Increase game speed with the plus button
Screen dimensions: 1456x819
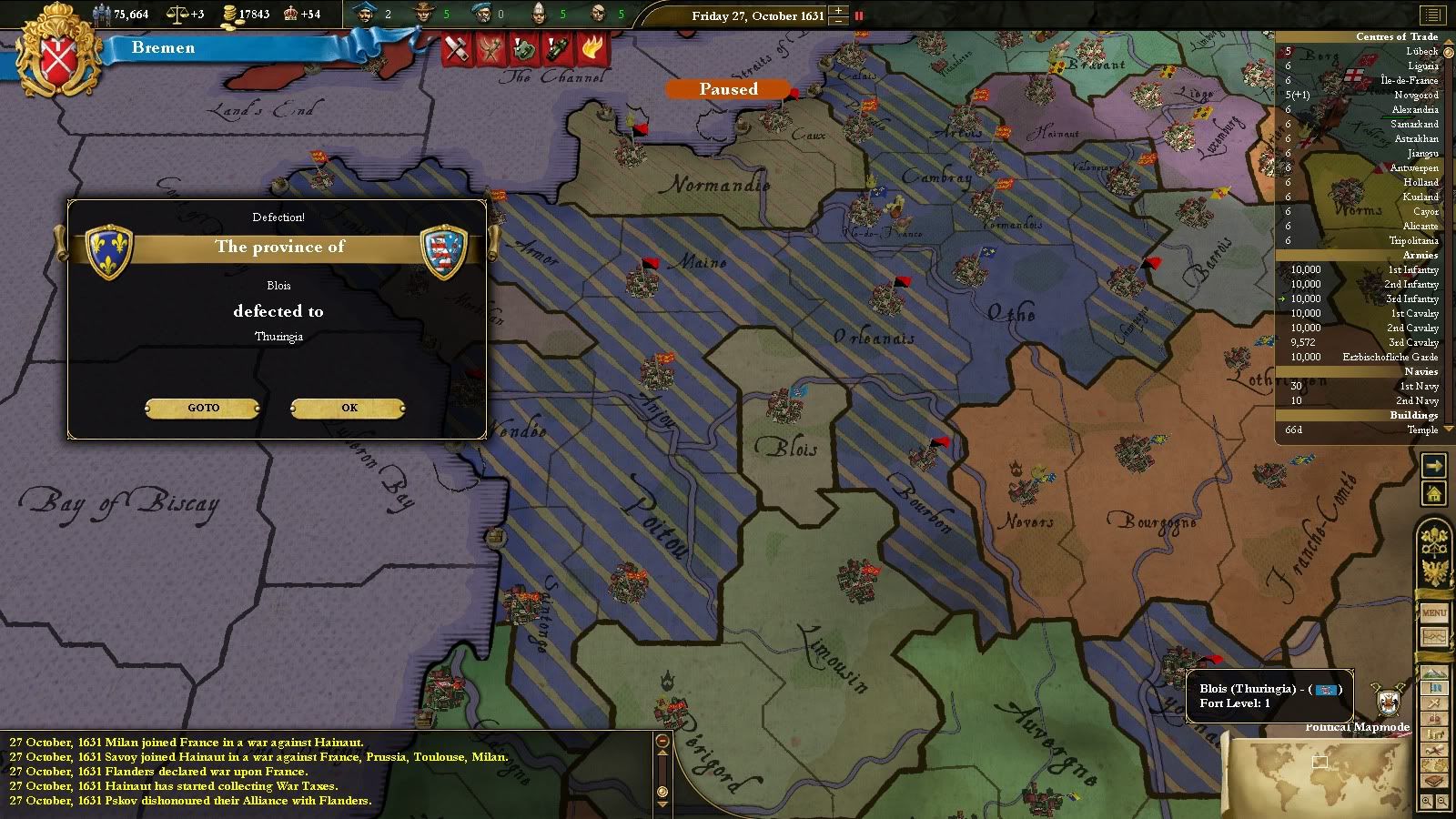click(838, 10)
